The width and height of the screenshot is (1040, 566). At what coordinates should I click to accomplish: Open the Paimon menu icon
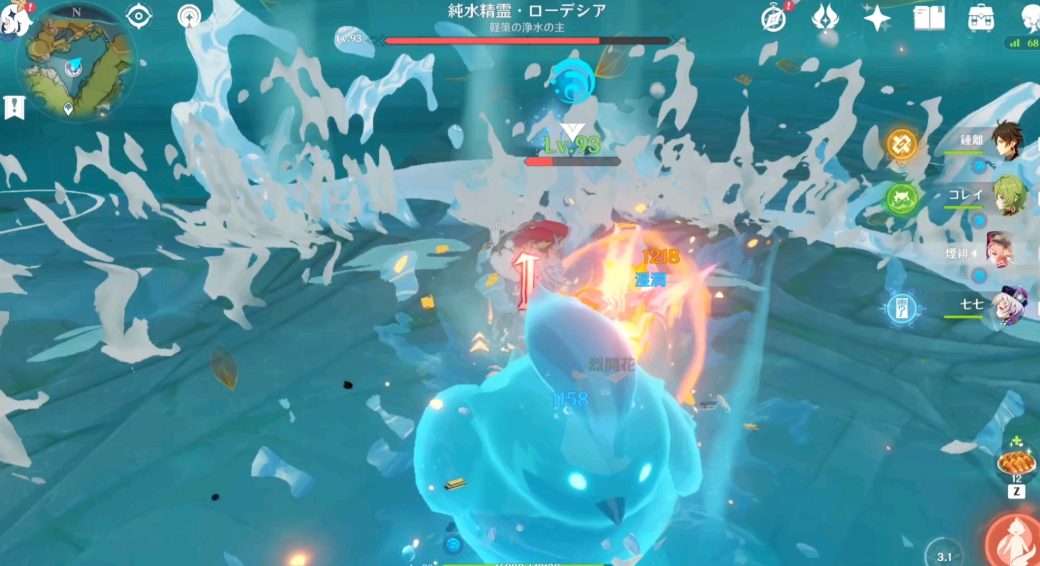click(x=12, y=17)
